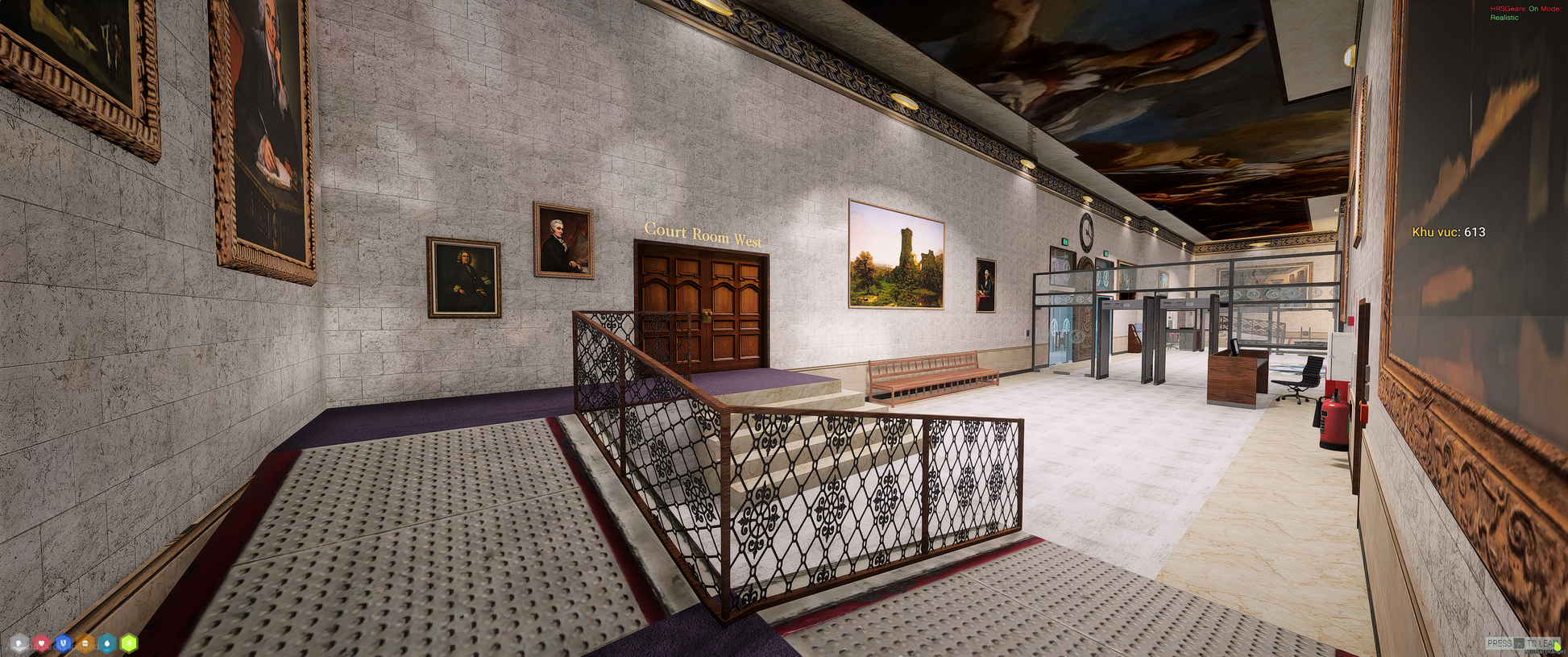The image size is (1568, 657).
Task: Select the red heart health icon
Action: point(41,643)
